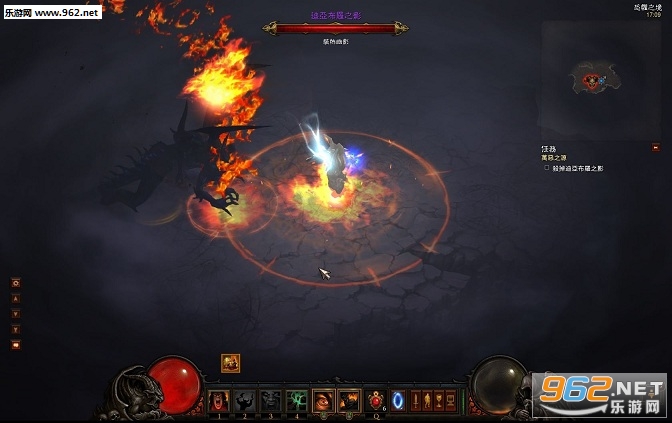Open the gear icon chat settings
The height and width of the screenshot is (423, 672).
[15, 283]
